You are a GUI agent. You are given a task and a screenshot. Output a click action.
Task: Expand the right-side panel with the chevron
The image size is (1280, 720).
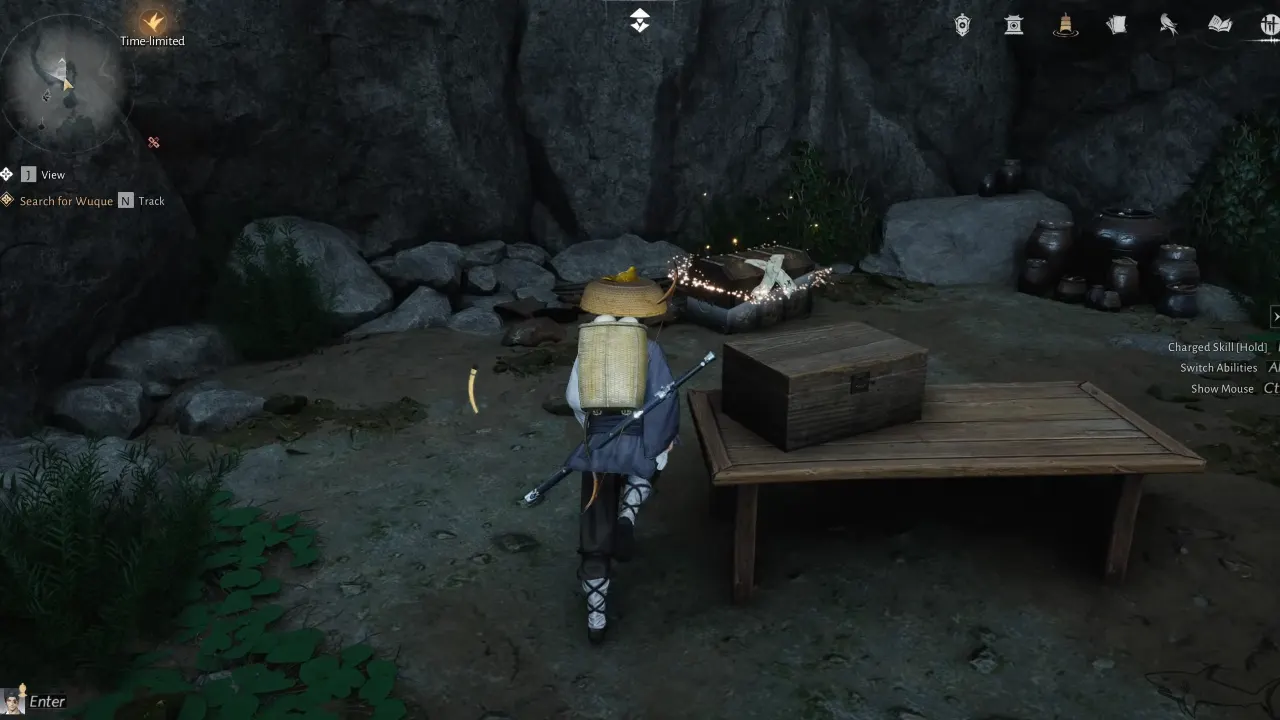click(1275, 316)
